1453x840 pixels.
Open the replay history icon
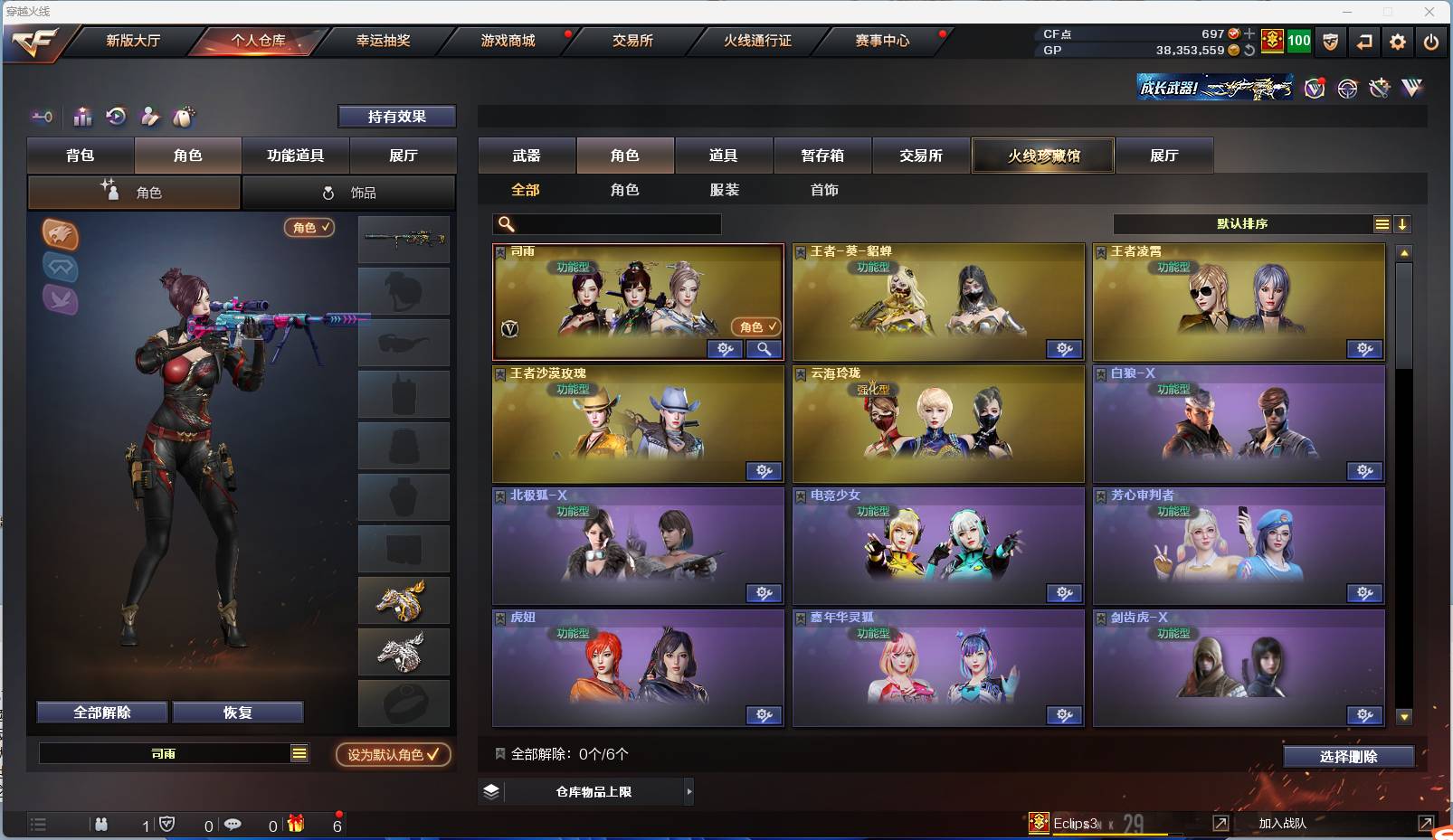pos(116,117)
